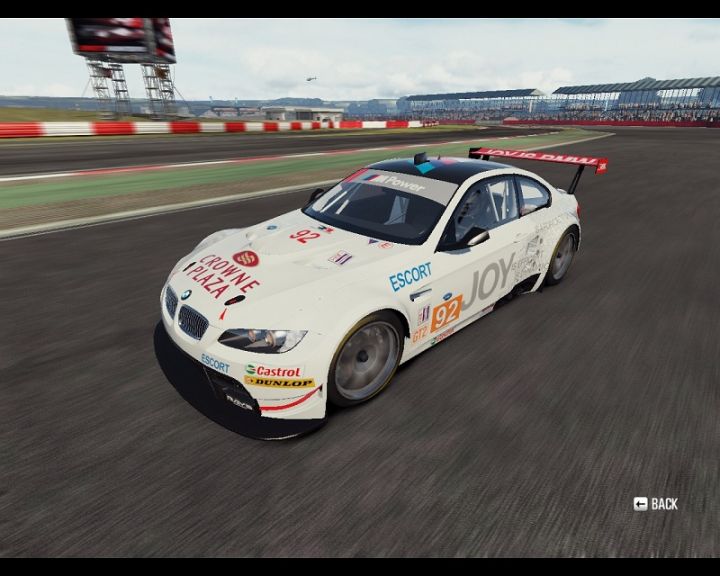Go back using the BACK button

(x=656, y=504)
